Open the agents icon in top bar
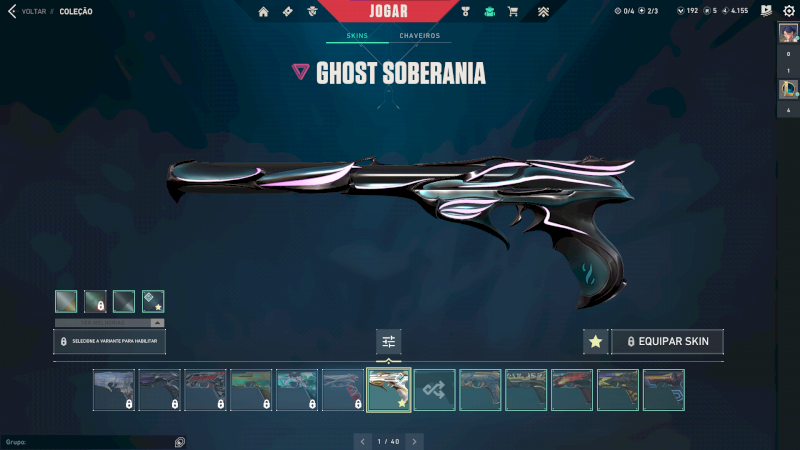The height and width of the screenshot is (450, 800). click(x=313, y=12)
